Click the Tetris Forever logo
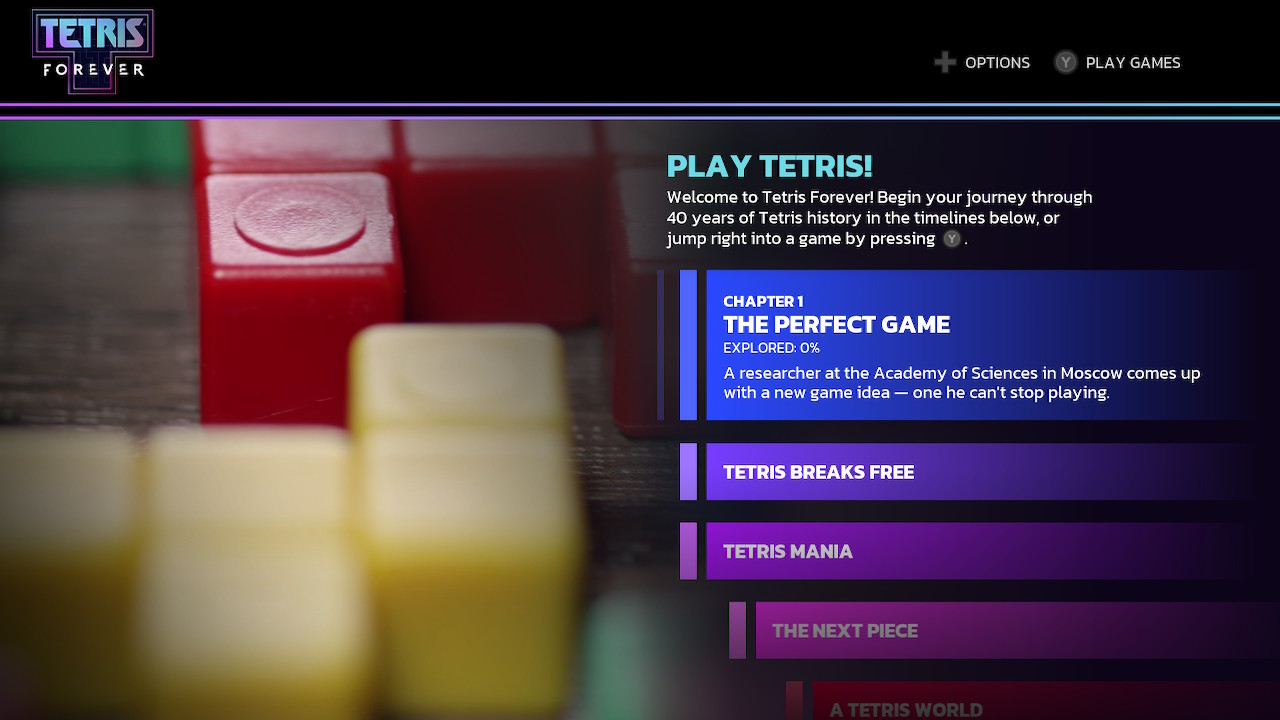The image size is (1280, 720). point(92,50)
